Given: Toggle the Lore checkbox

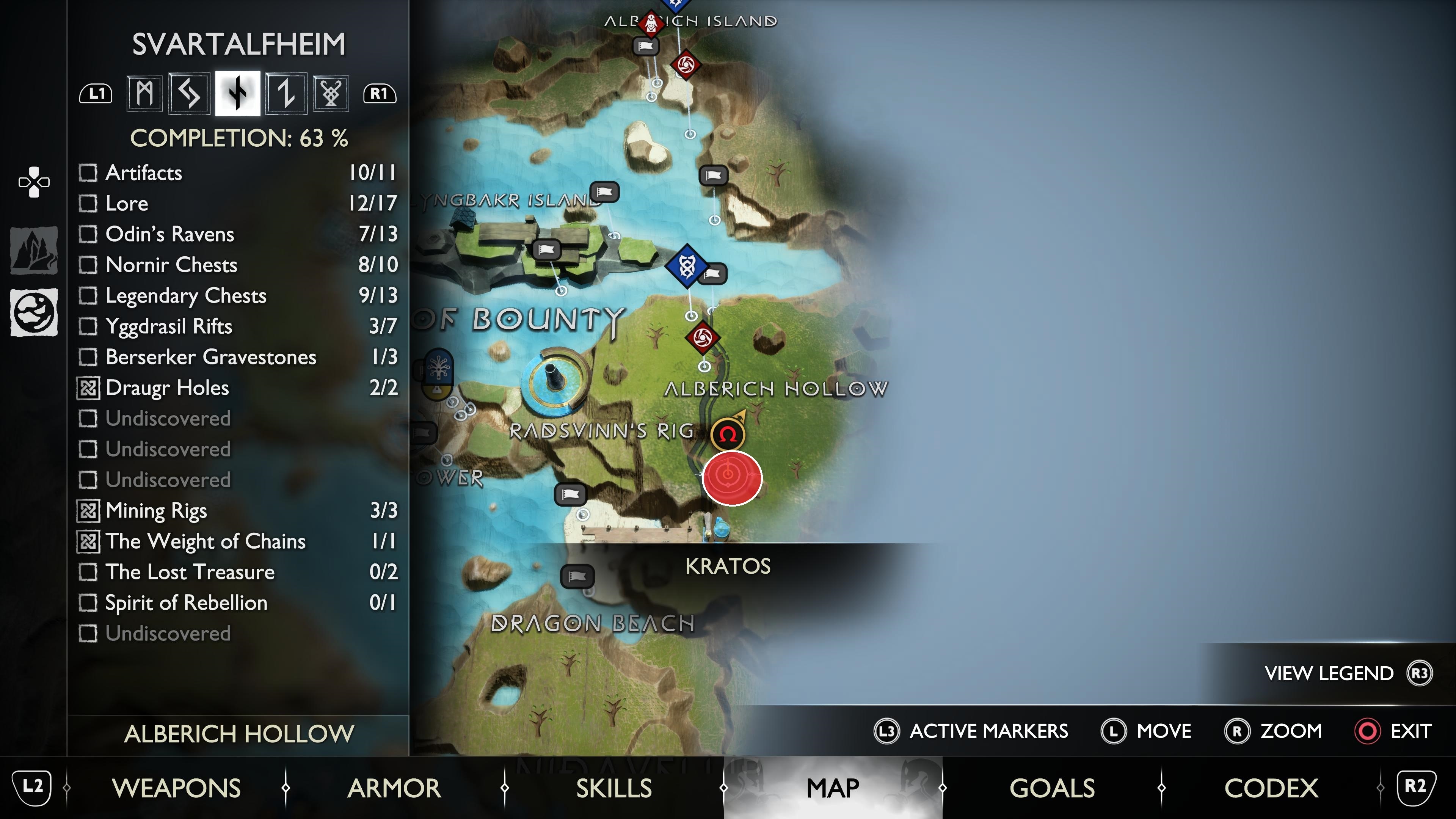Looking at the screenshot, I should pyautogui.click(x=88, y=204).
